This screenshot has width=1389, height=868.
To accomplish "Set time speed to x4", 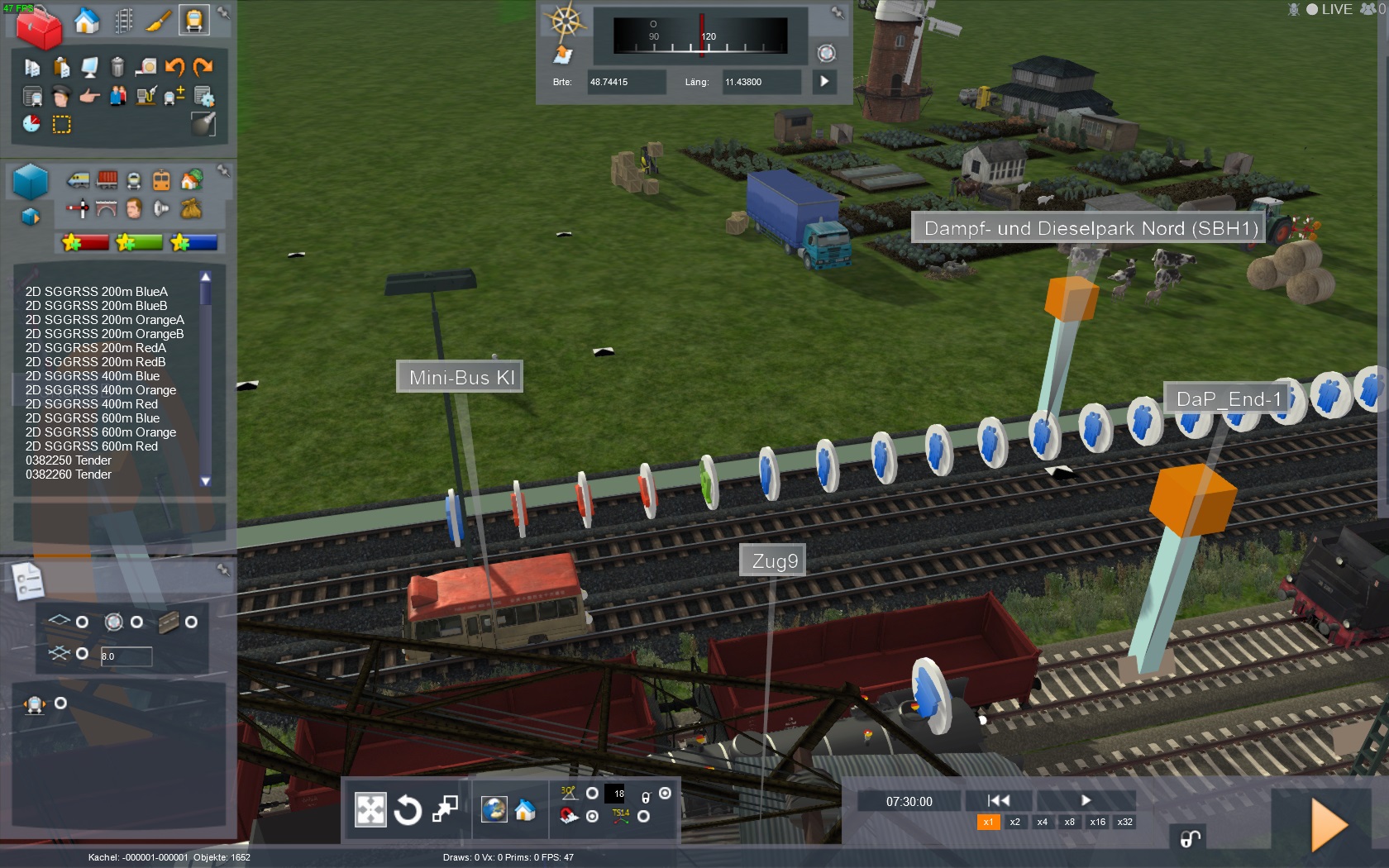I will [1043, 822].
